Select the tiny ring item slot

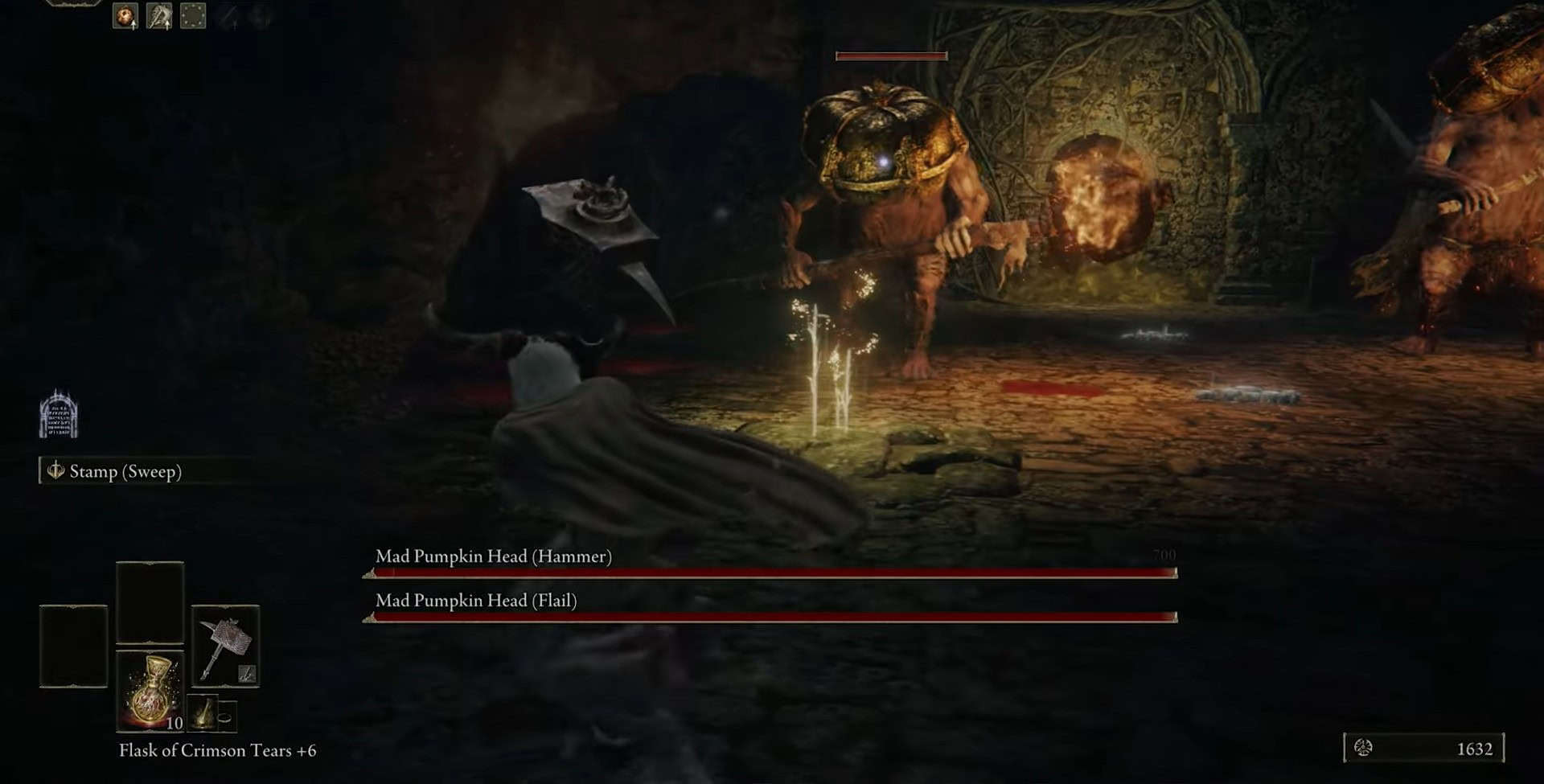[225, 715]
